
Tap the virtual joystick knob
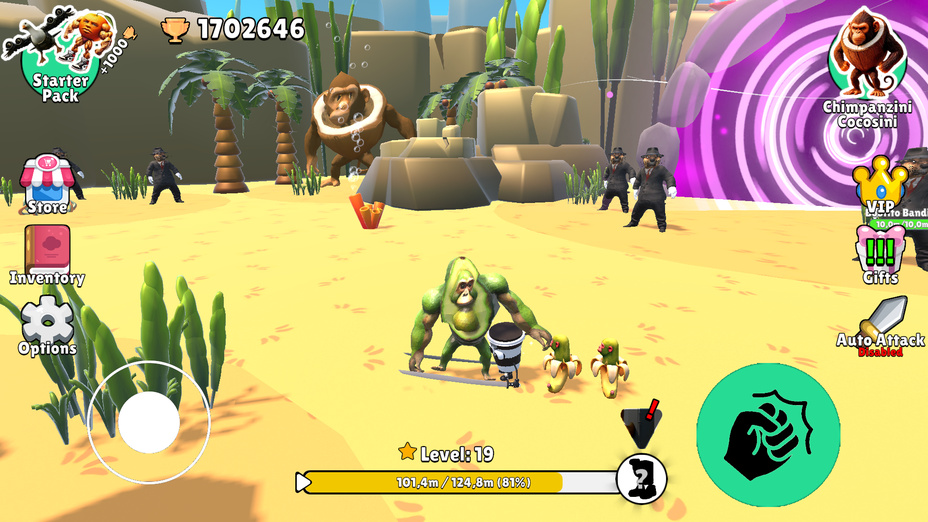pos(149,421)
